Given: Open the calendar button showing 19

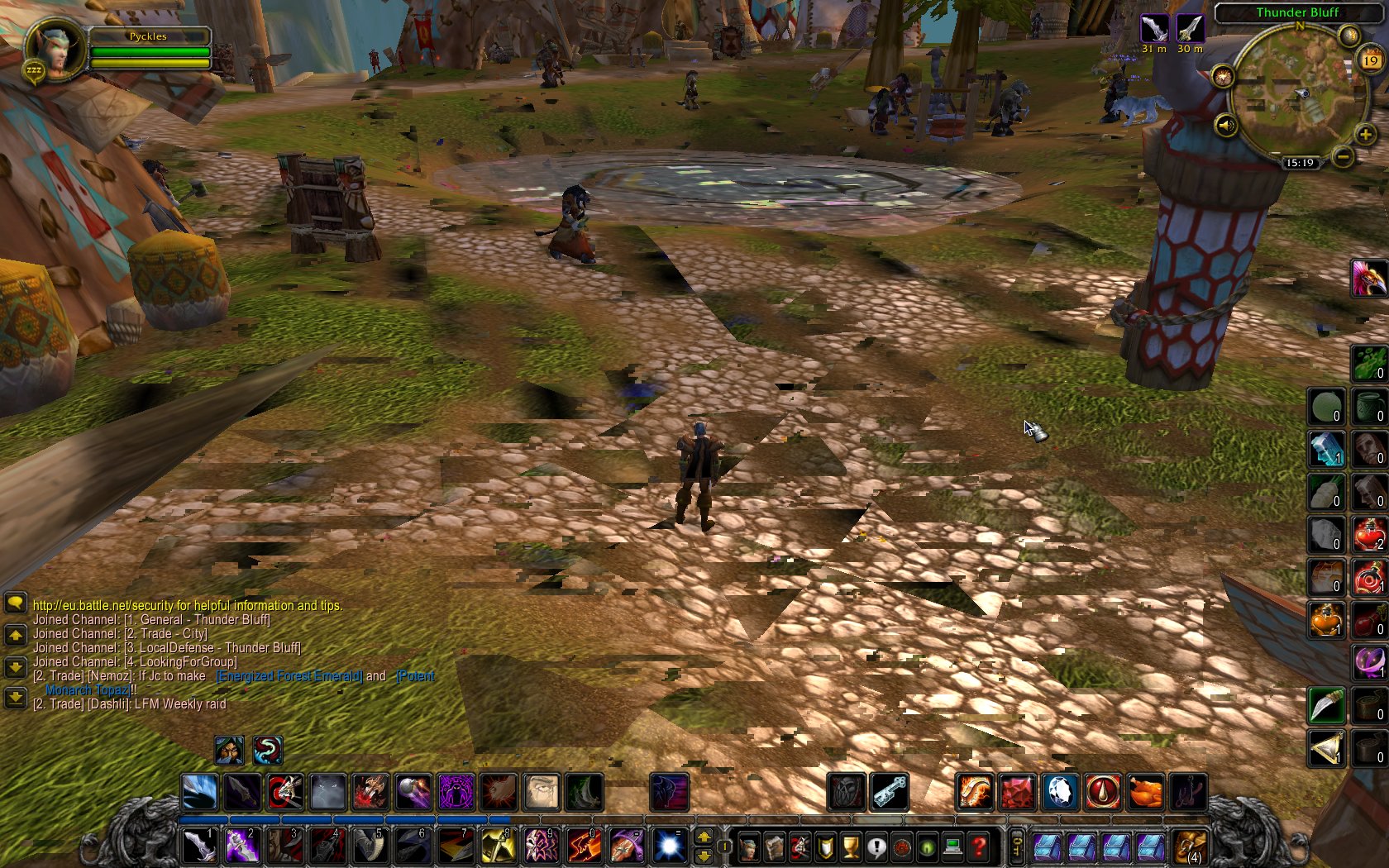Looking at the screenshot, I should pos(1371,60).
